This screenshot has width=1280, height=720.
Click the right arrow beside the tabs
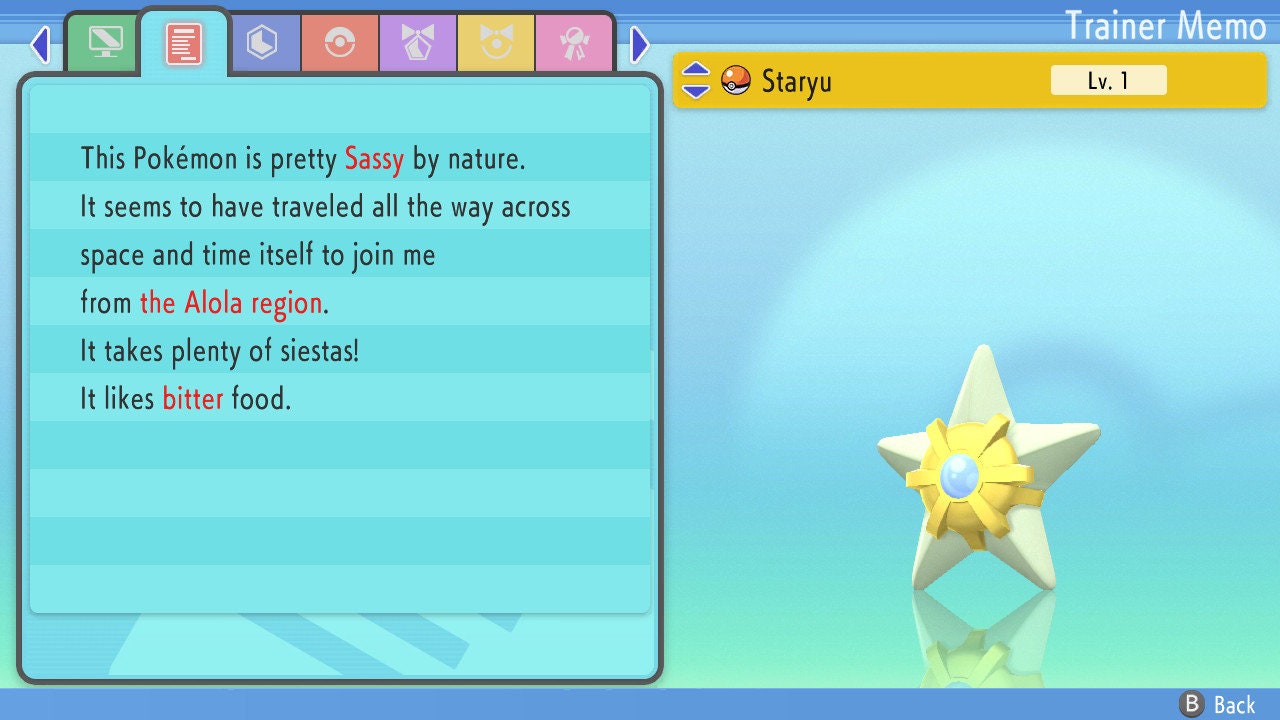pyautogui.click(x=640, y=44)
